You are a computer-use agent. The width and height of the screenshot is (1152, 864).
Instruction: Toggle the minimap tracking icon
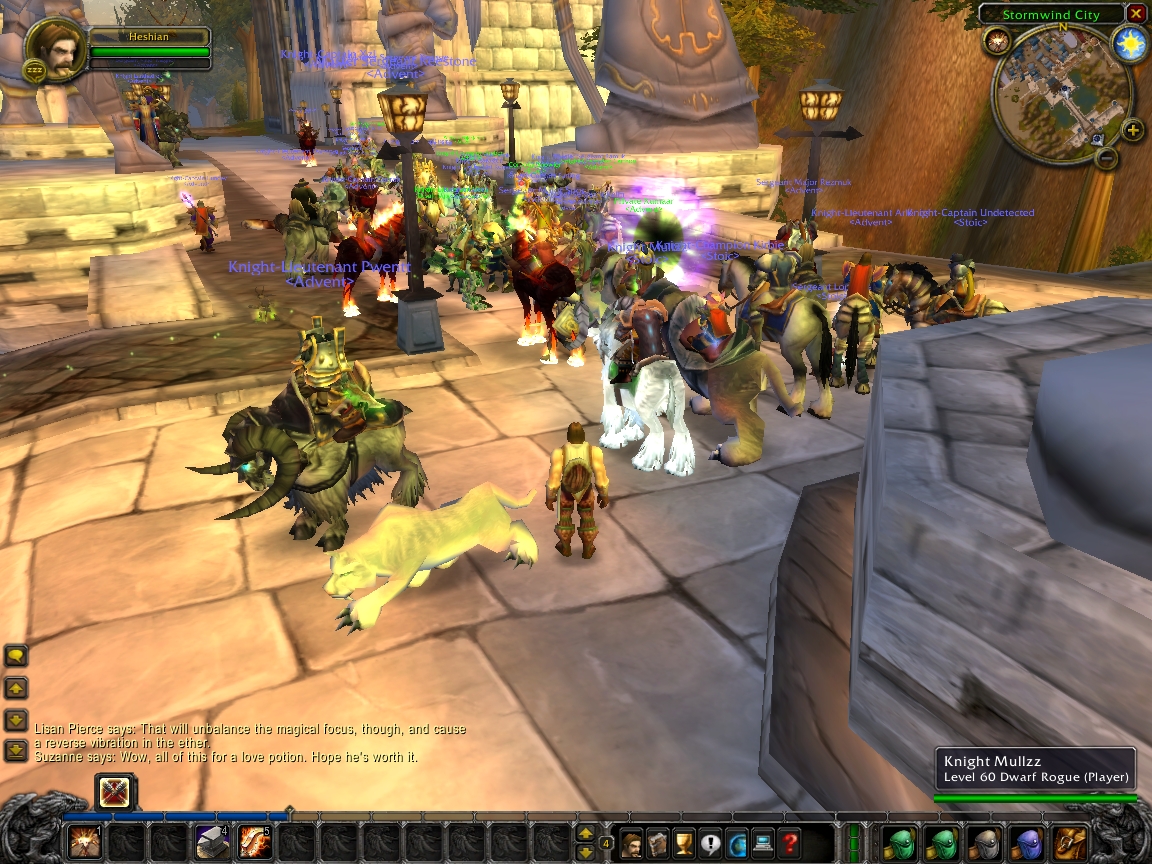tap(996, 41)
